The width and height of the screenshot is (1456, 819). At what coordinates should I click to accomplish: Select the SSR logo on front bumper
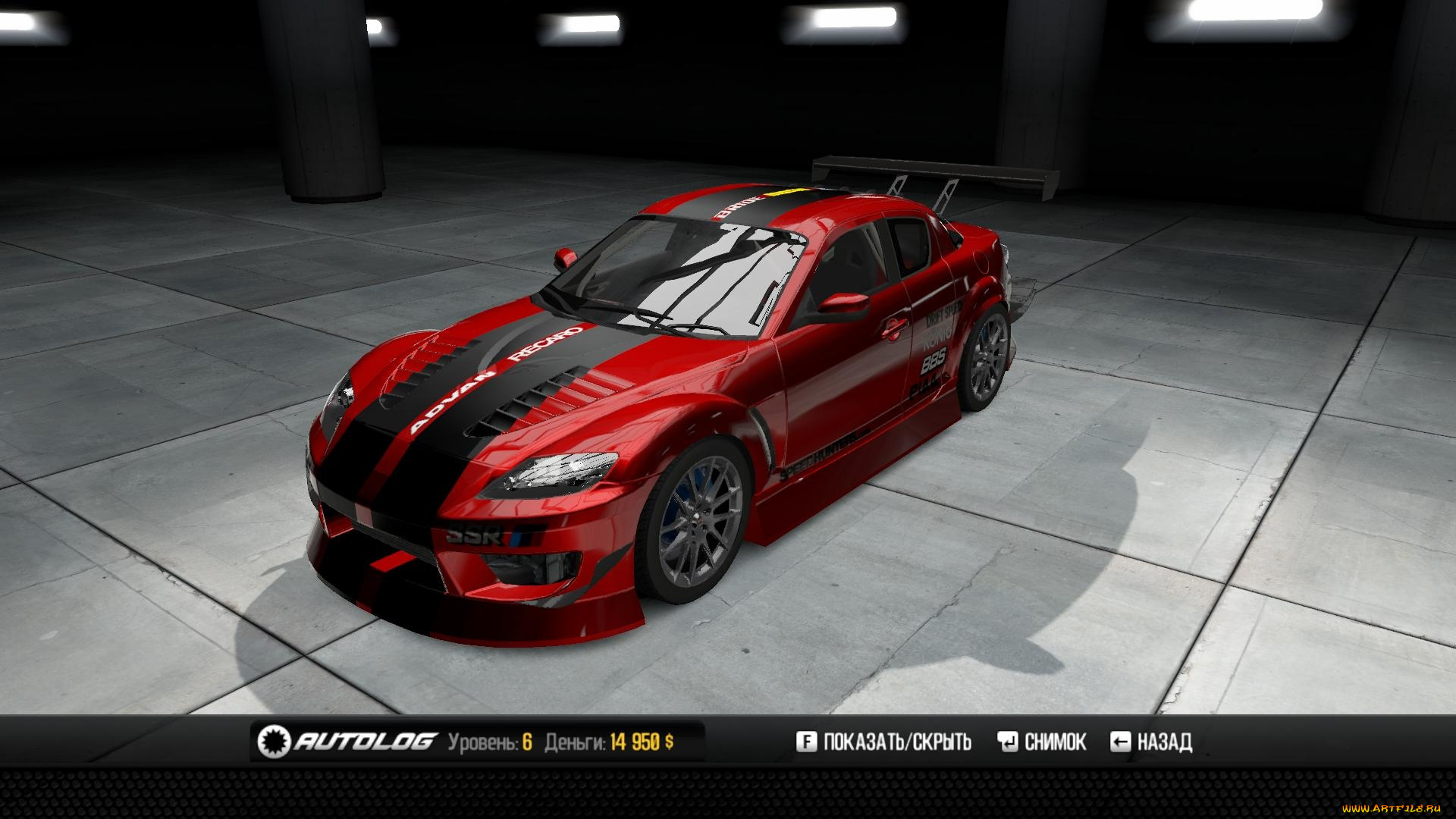click(x=472, y=535)
